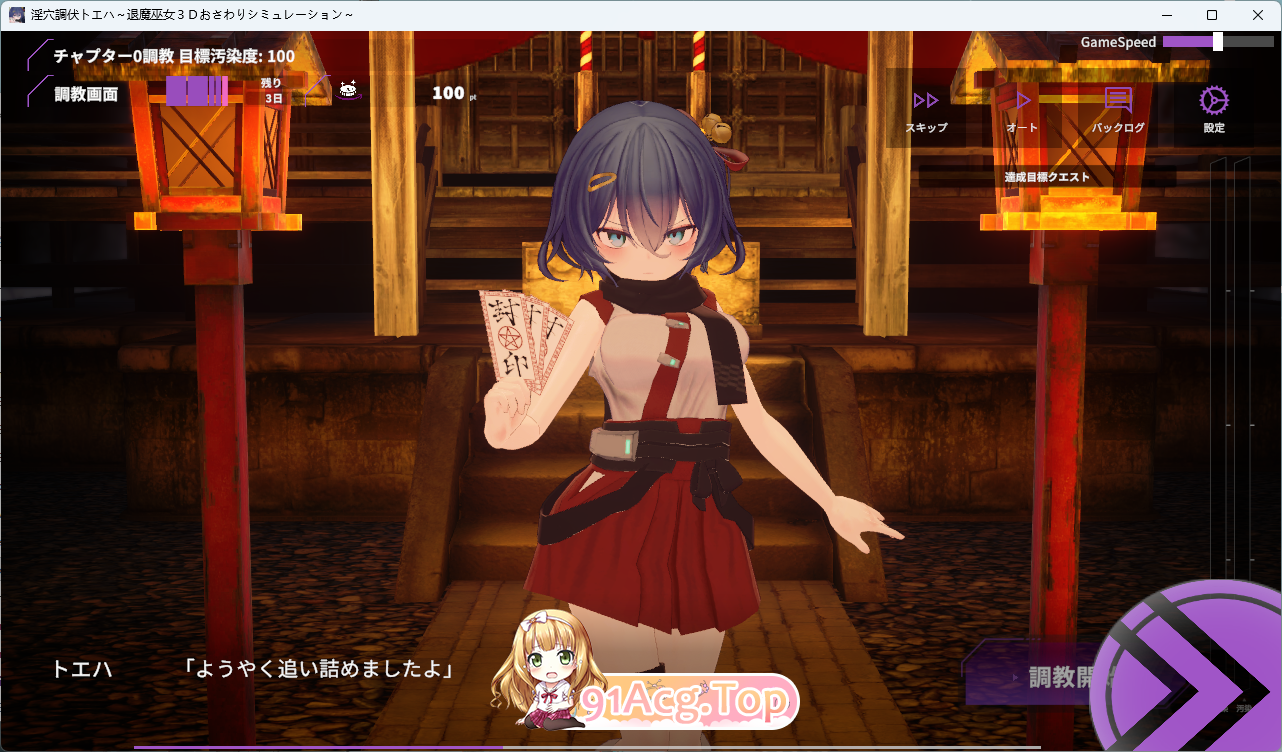This screenshot has width=1282, height=752.
Task: Select the 調教画面 screen tab
Action: click(x=86, y=94)
